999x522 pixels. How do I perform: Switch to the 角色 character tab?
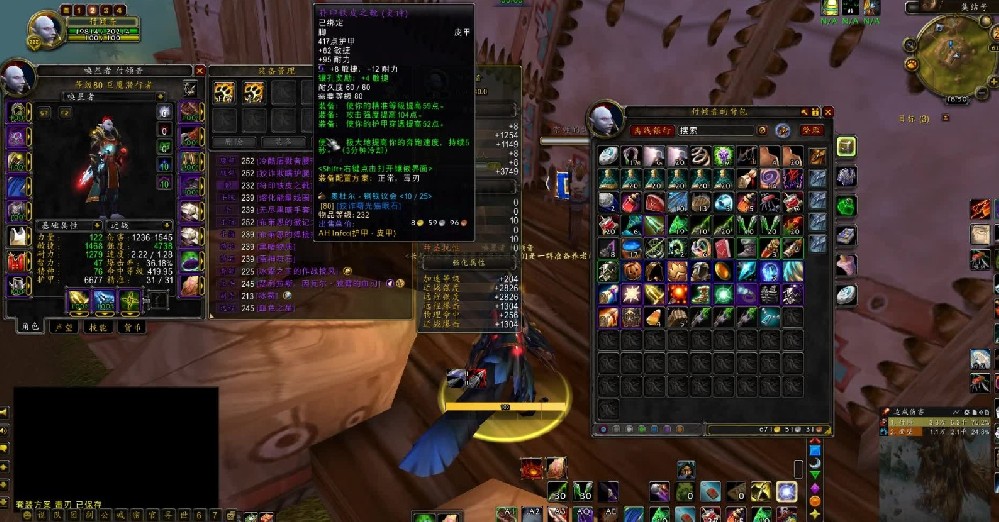[28, 326]
